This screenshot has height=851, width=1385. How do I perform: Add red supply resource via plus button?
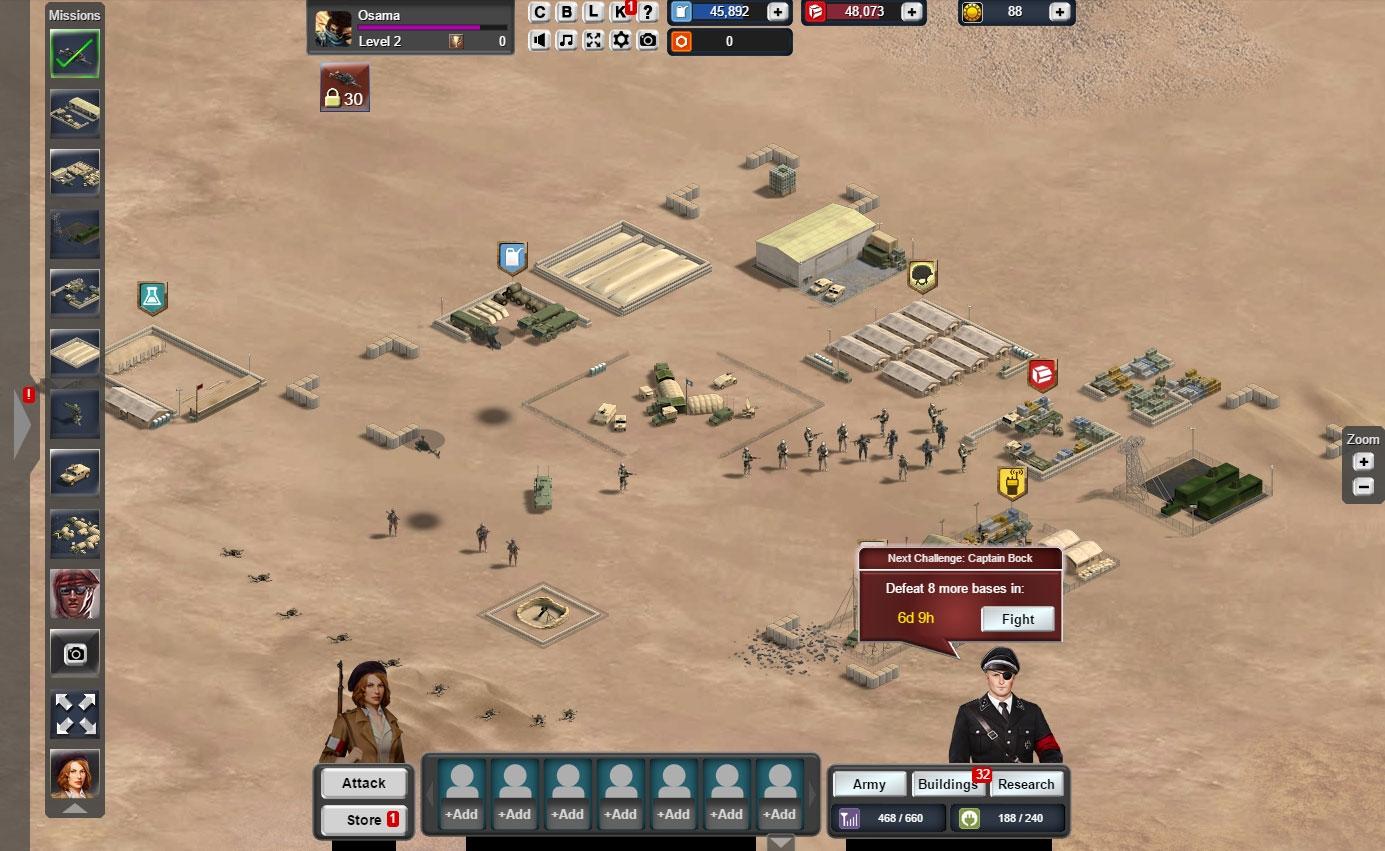tap(911, 12)
